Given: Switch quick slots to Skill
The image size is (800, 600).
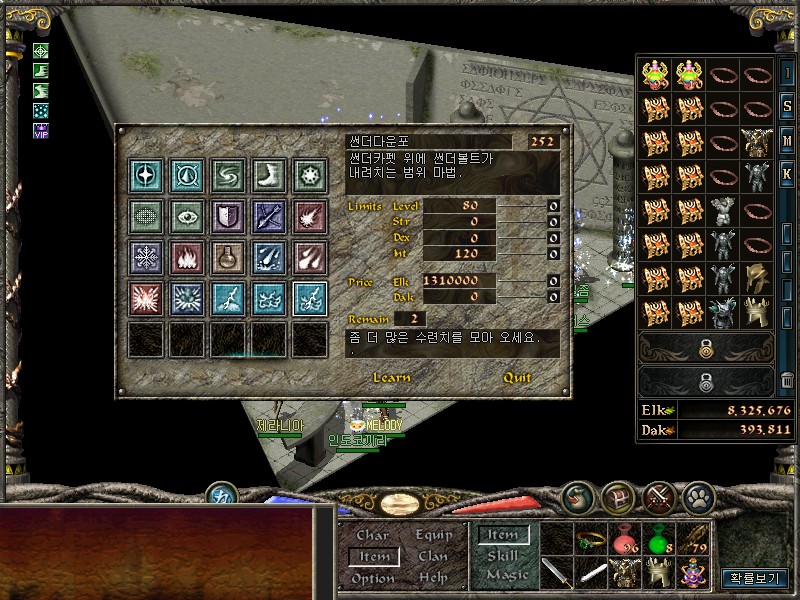Looking at the screenshot, I should pos(503,556).
